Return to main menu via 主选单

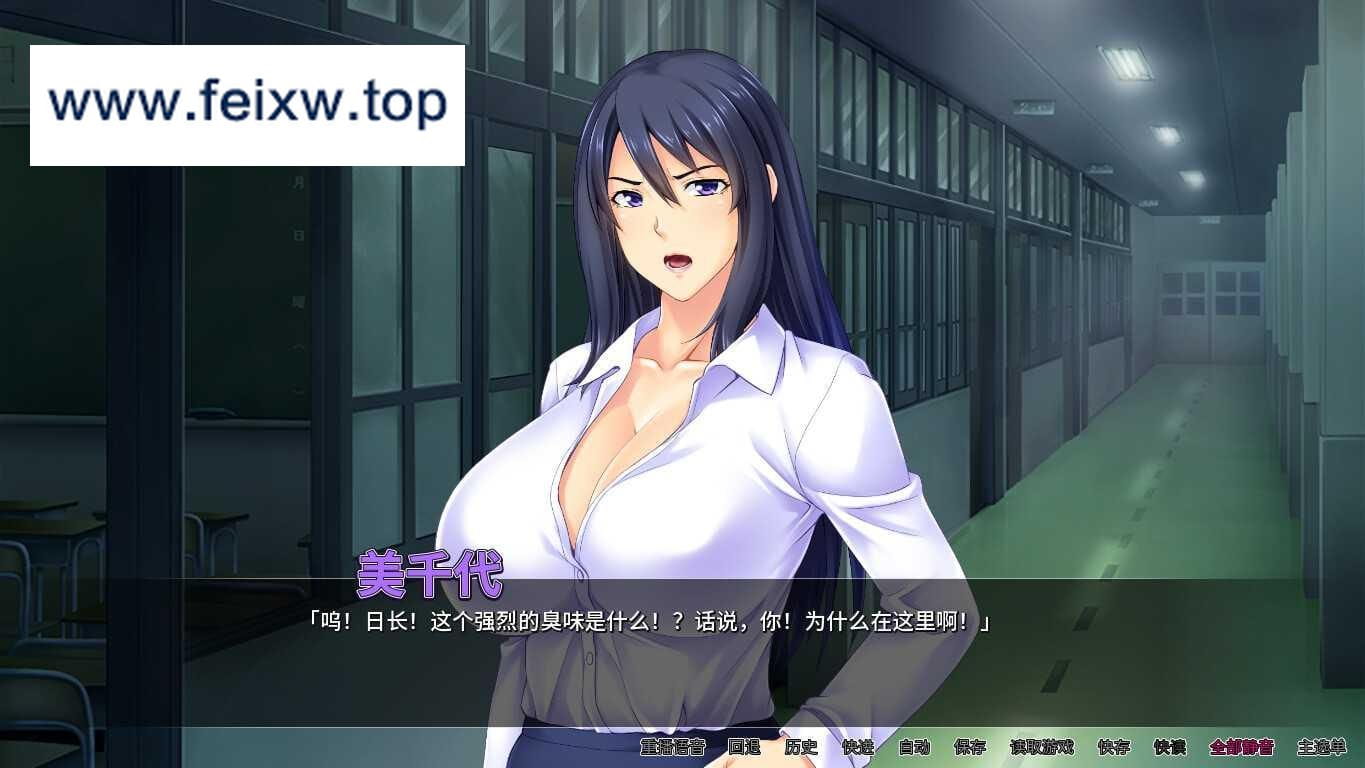click(x=1321, y=747)
